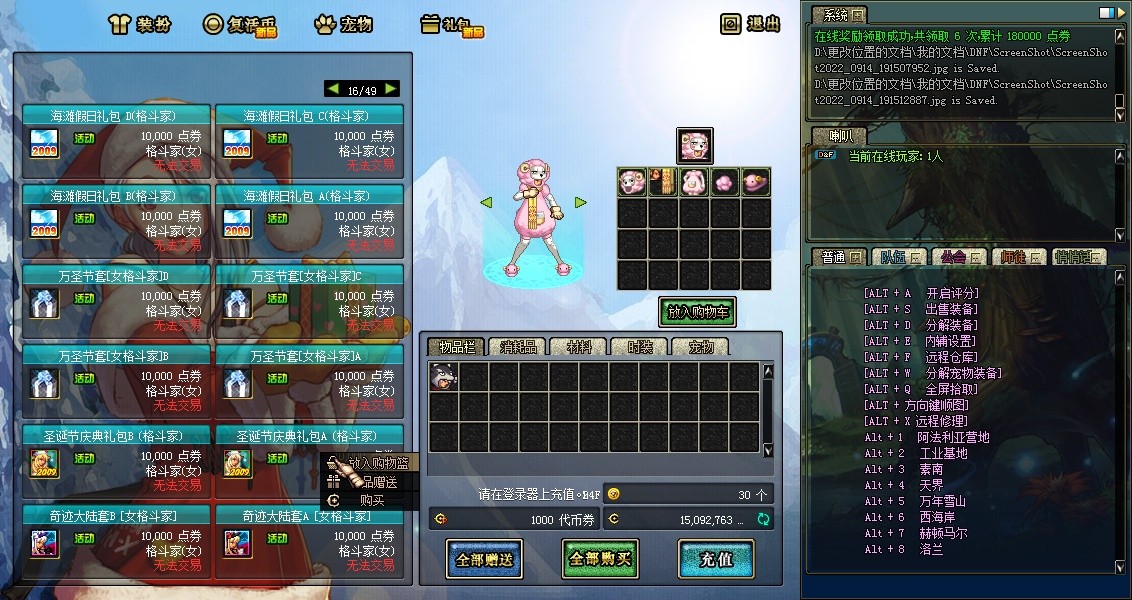This screenshot has width=1132, height=600.
Task: Select 放入购物篮 from the popup menu
Action: (377, 463)
